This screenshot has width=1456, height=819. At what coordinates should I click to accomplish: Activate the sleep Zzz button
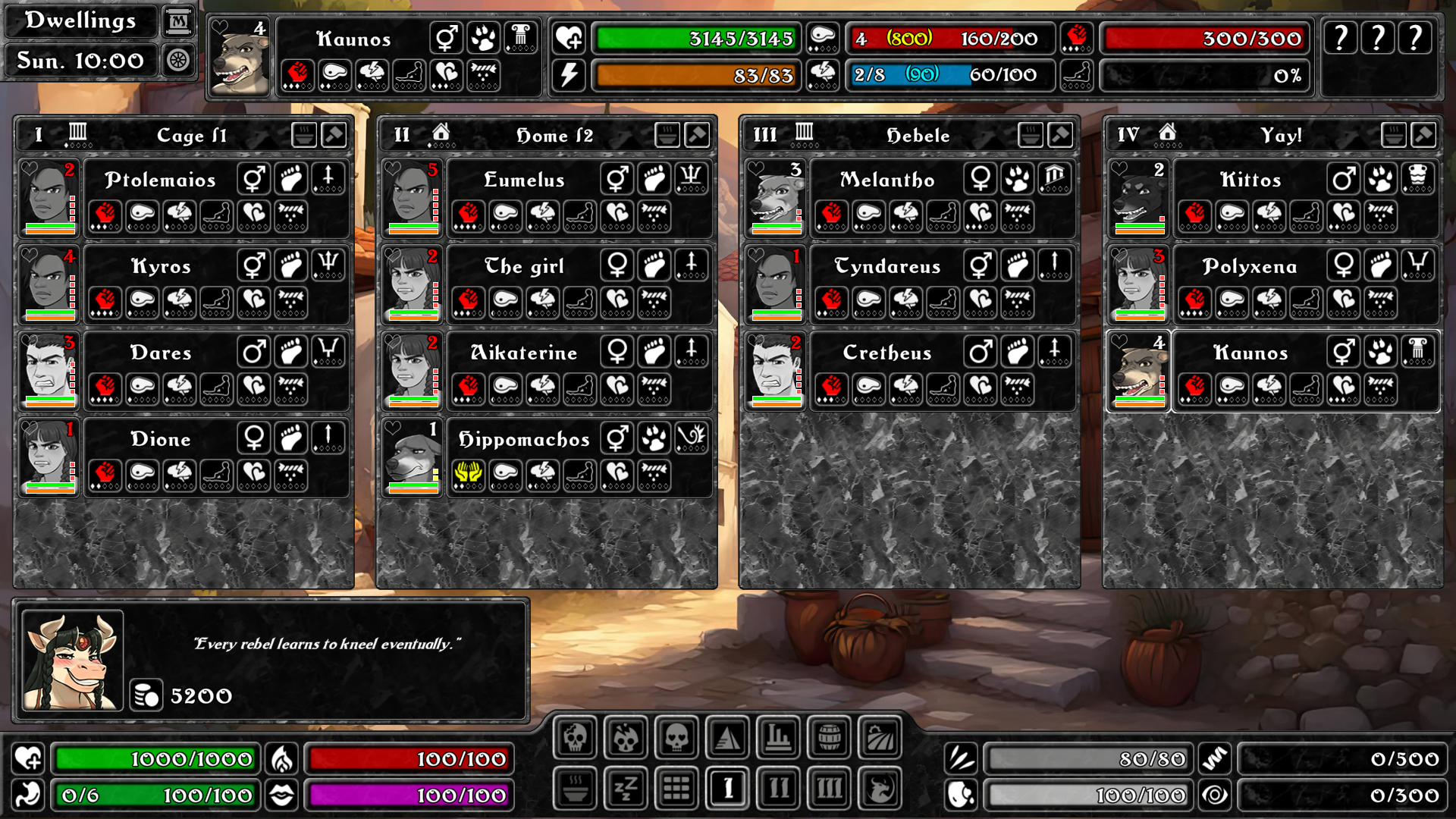click(626, 789)
